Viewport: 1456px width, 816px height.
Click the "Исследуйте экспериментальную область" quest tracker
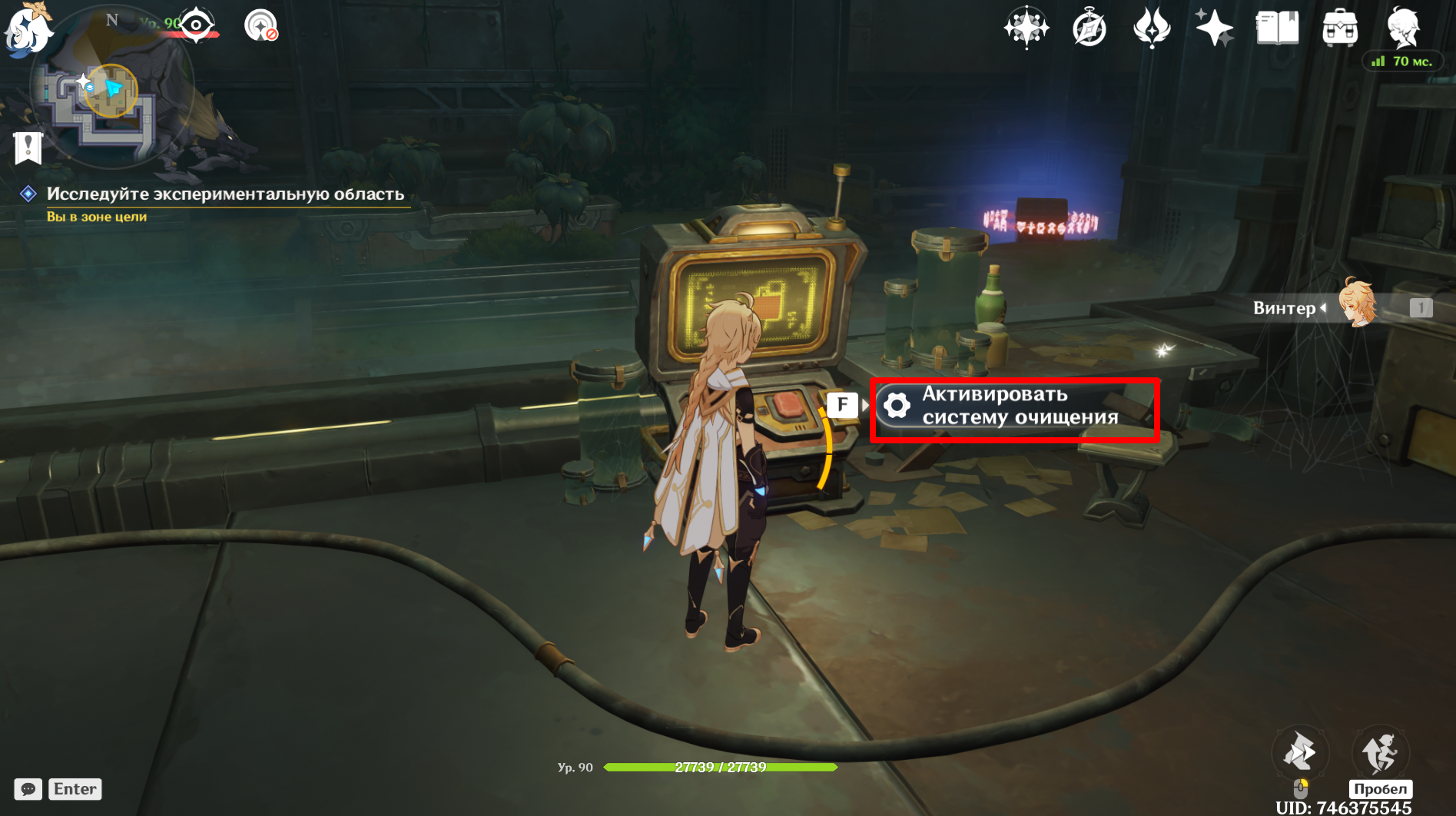pyautogui.click(x=224, y=194)
